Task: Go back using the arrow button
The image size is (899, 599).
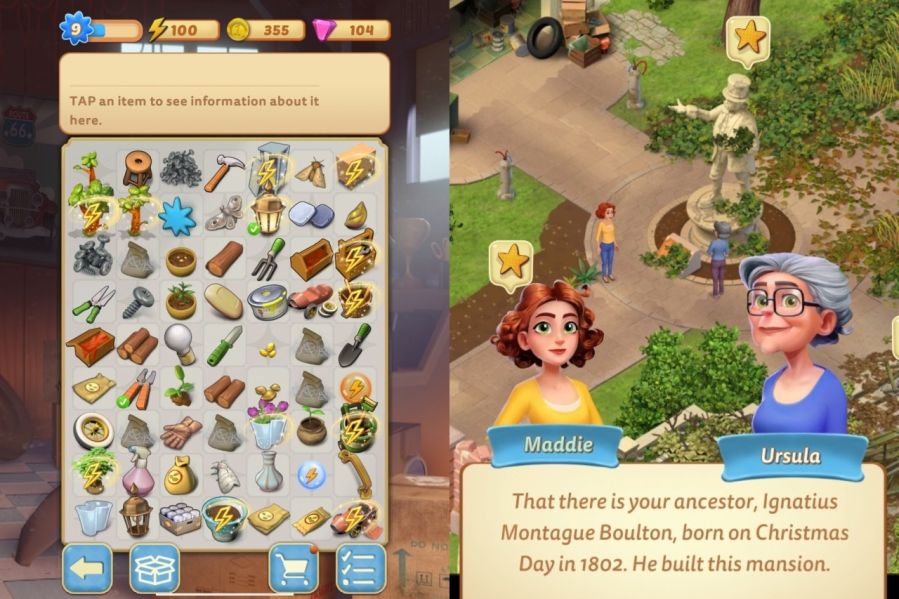Action: click(x=87, y=568)
